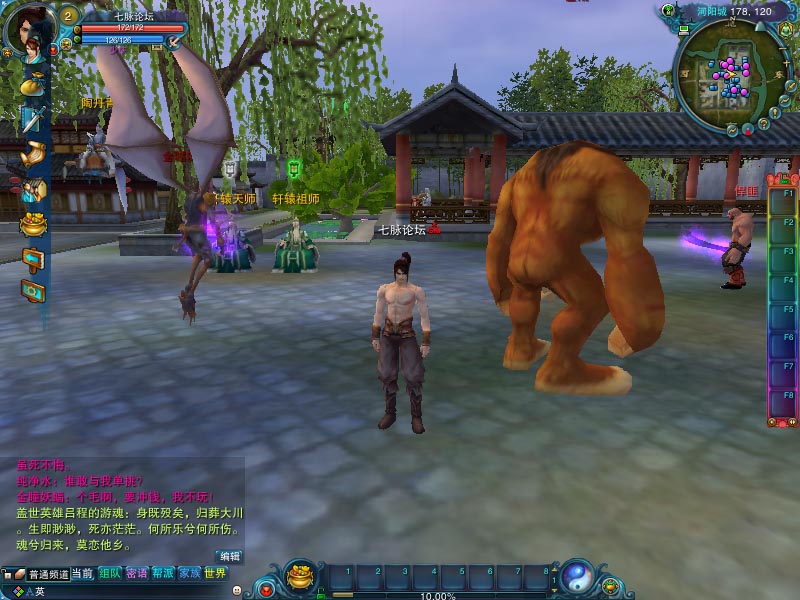Select the 密语 whisper chat tab
The width and height of the screenshot is (800, 600).
pos(137,573)
